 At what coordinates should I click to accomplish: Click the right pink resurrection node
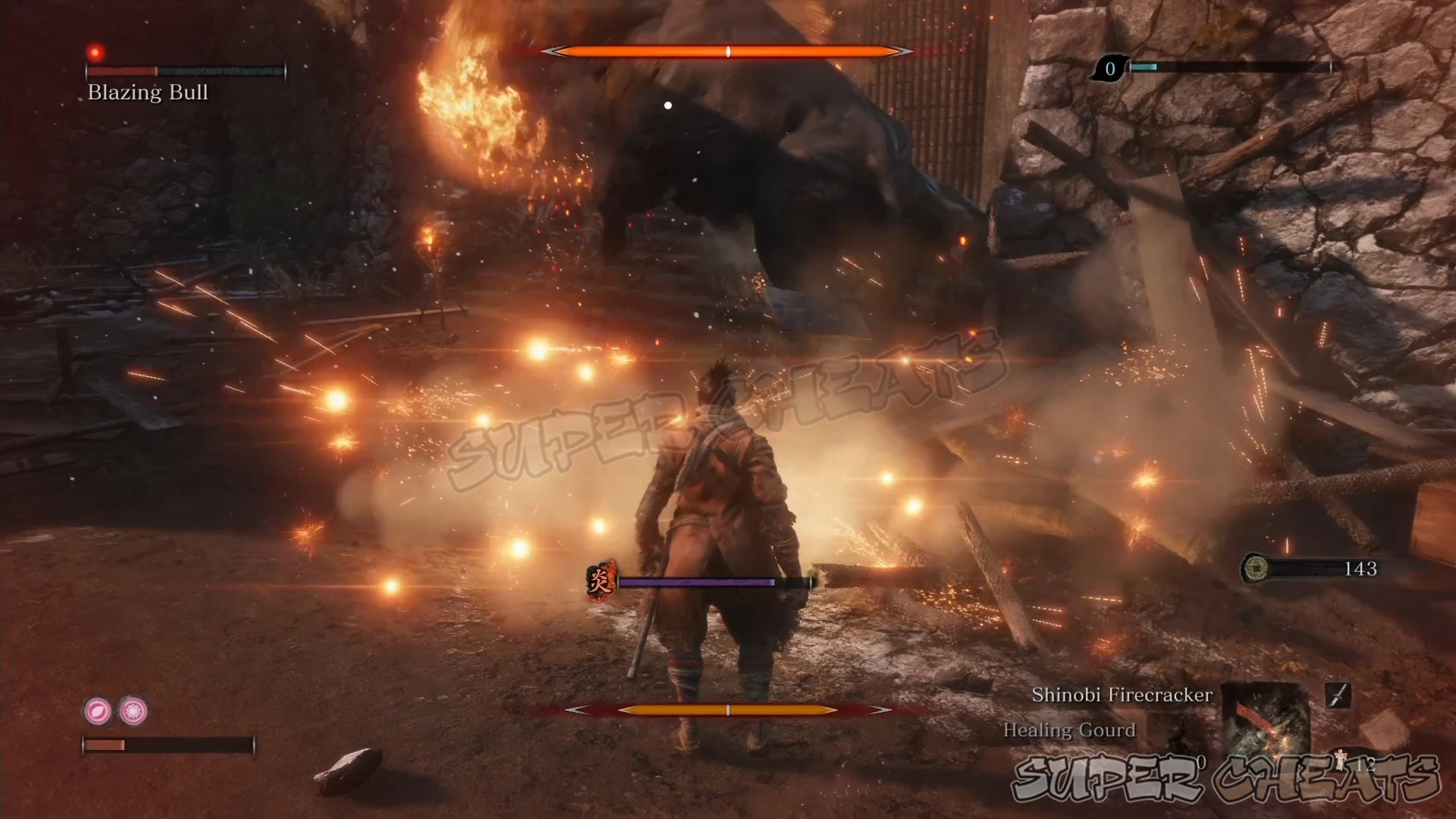134,711
